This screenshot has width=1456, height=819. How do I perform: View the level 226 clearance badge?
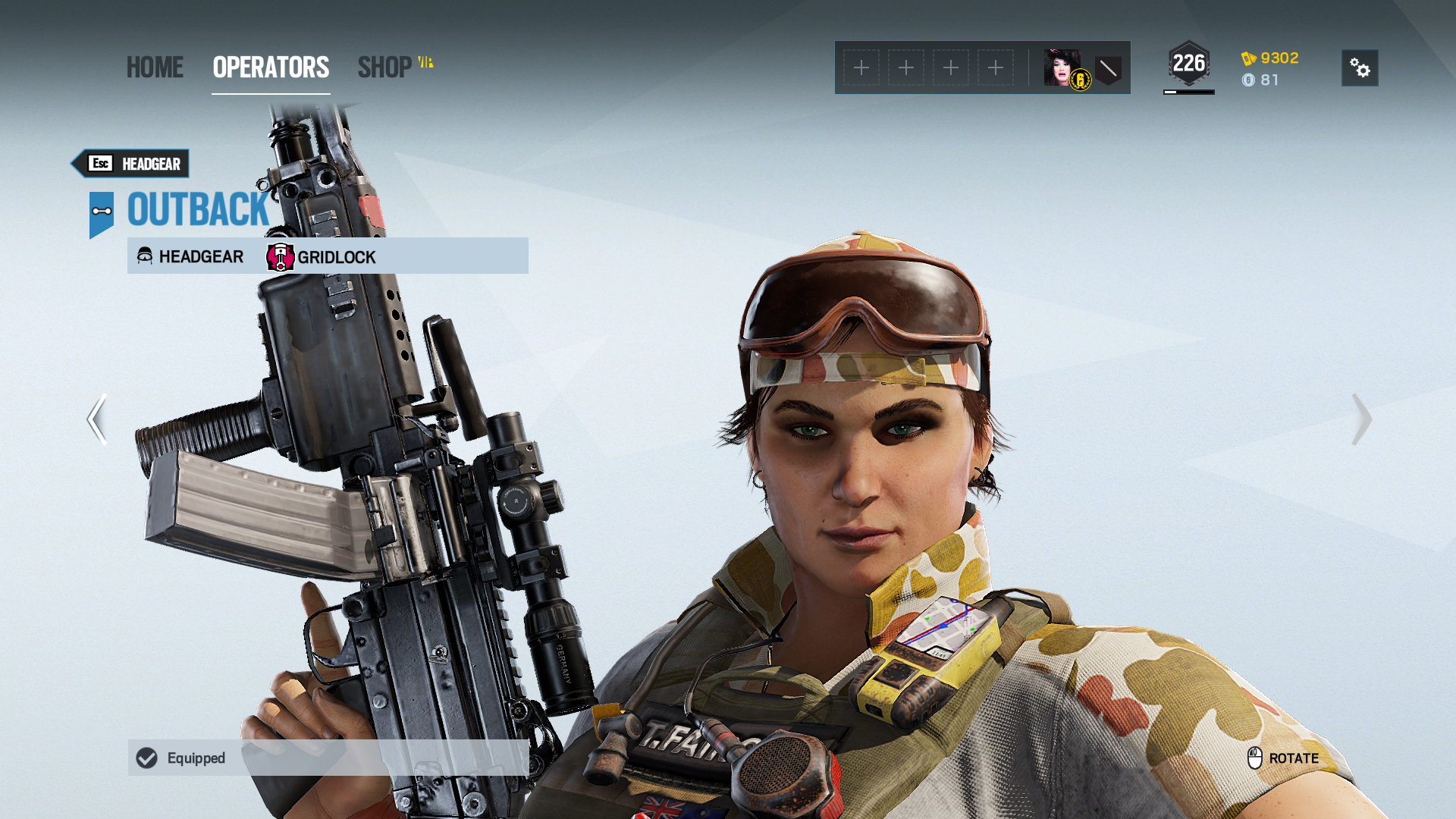[x=1188, y=64]
